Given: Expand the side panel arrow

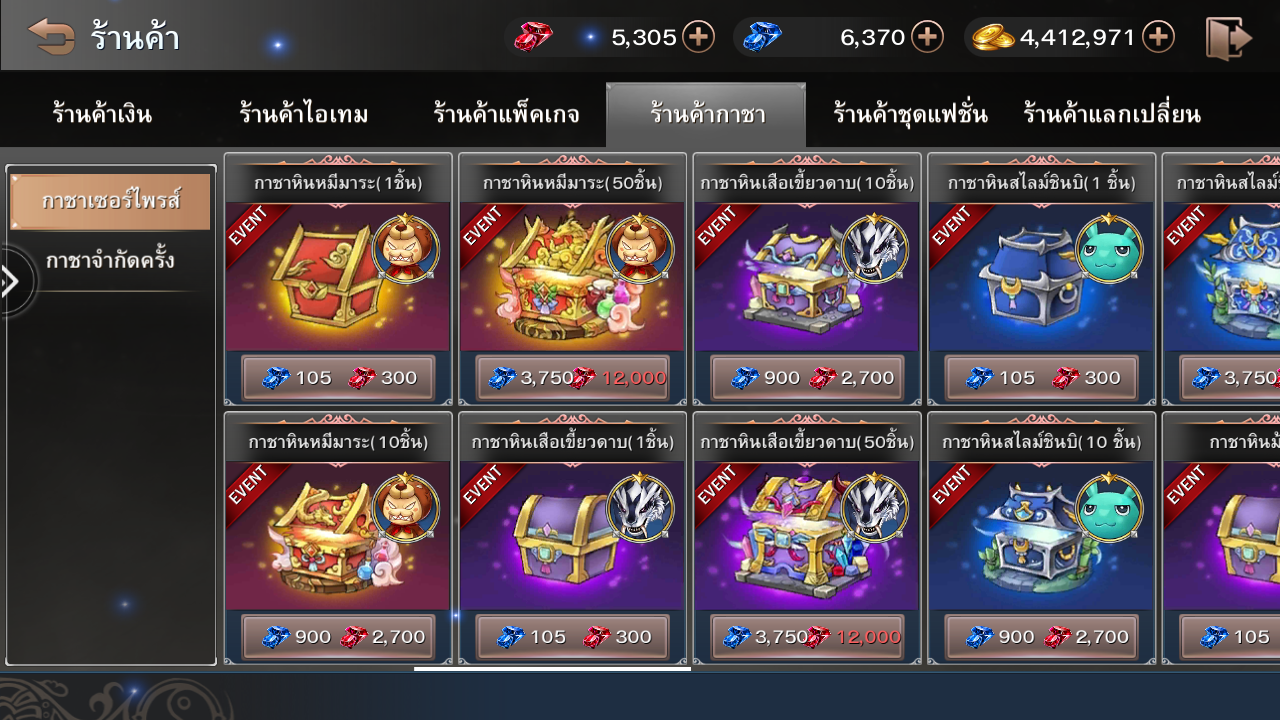Looking at the screenshot, I should 12,282.
